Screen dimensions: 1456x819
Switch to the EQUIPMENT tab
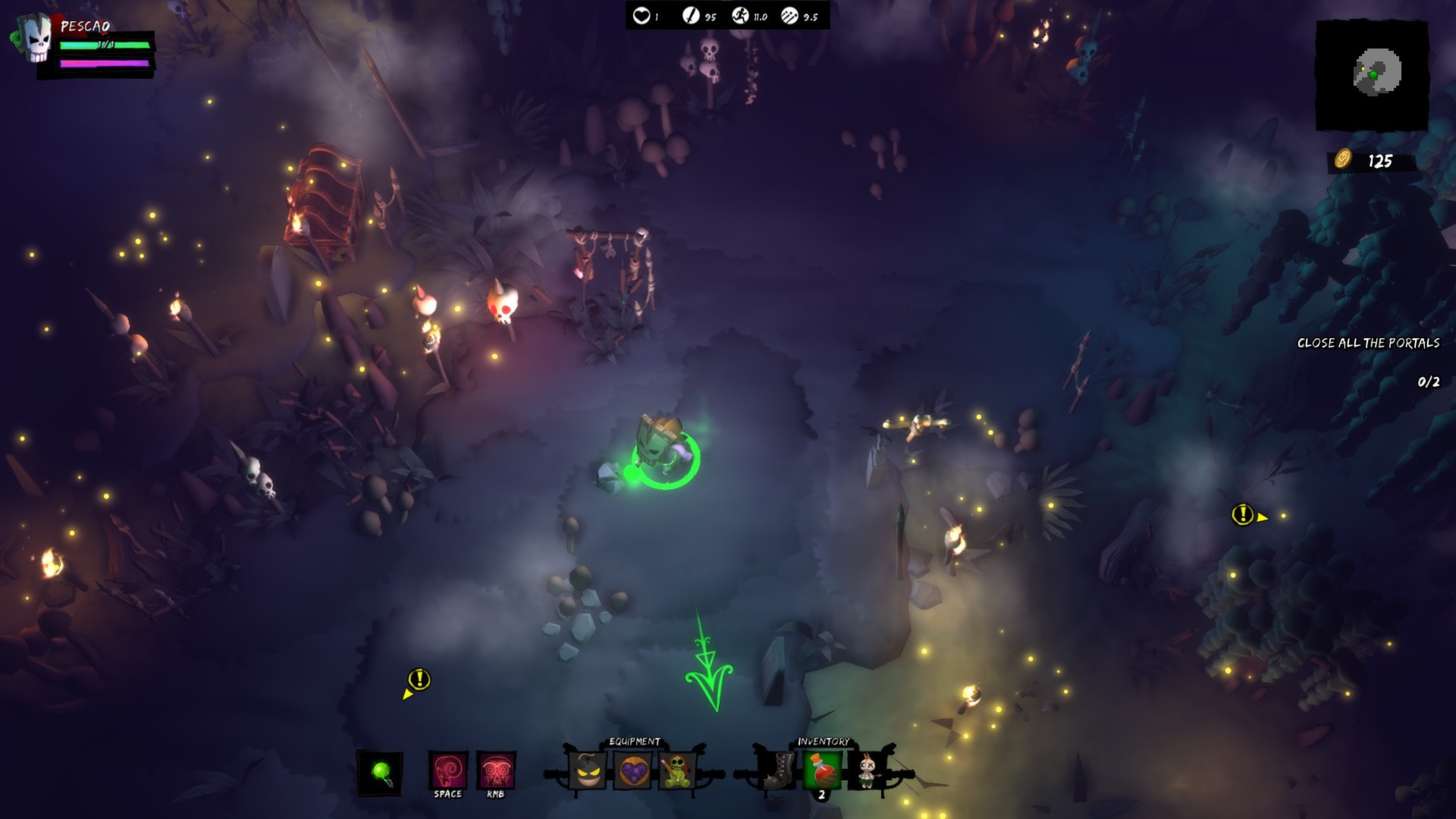tap(634, 741)
